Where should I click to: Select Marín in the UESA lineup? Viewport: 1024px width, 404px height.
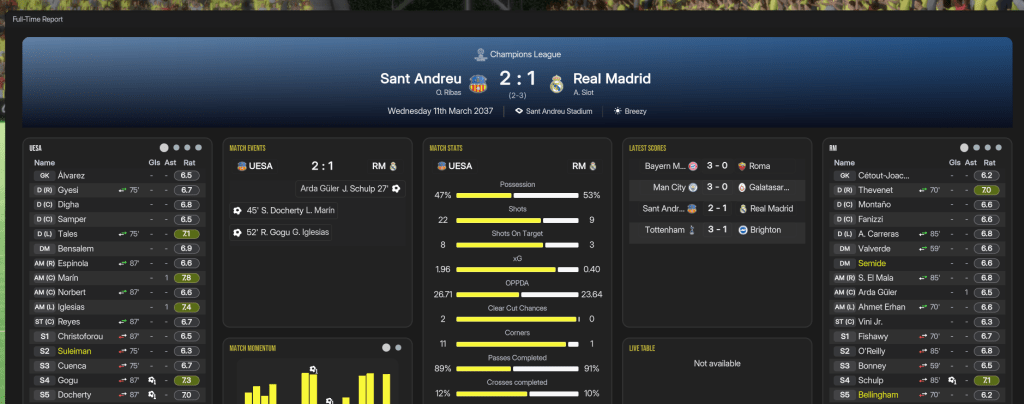click(x=69, y=278)
